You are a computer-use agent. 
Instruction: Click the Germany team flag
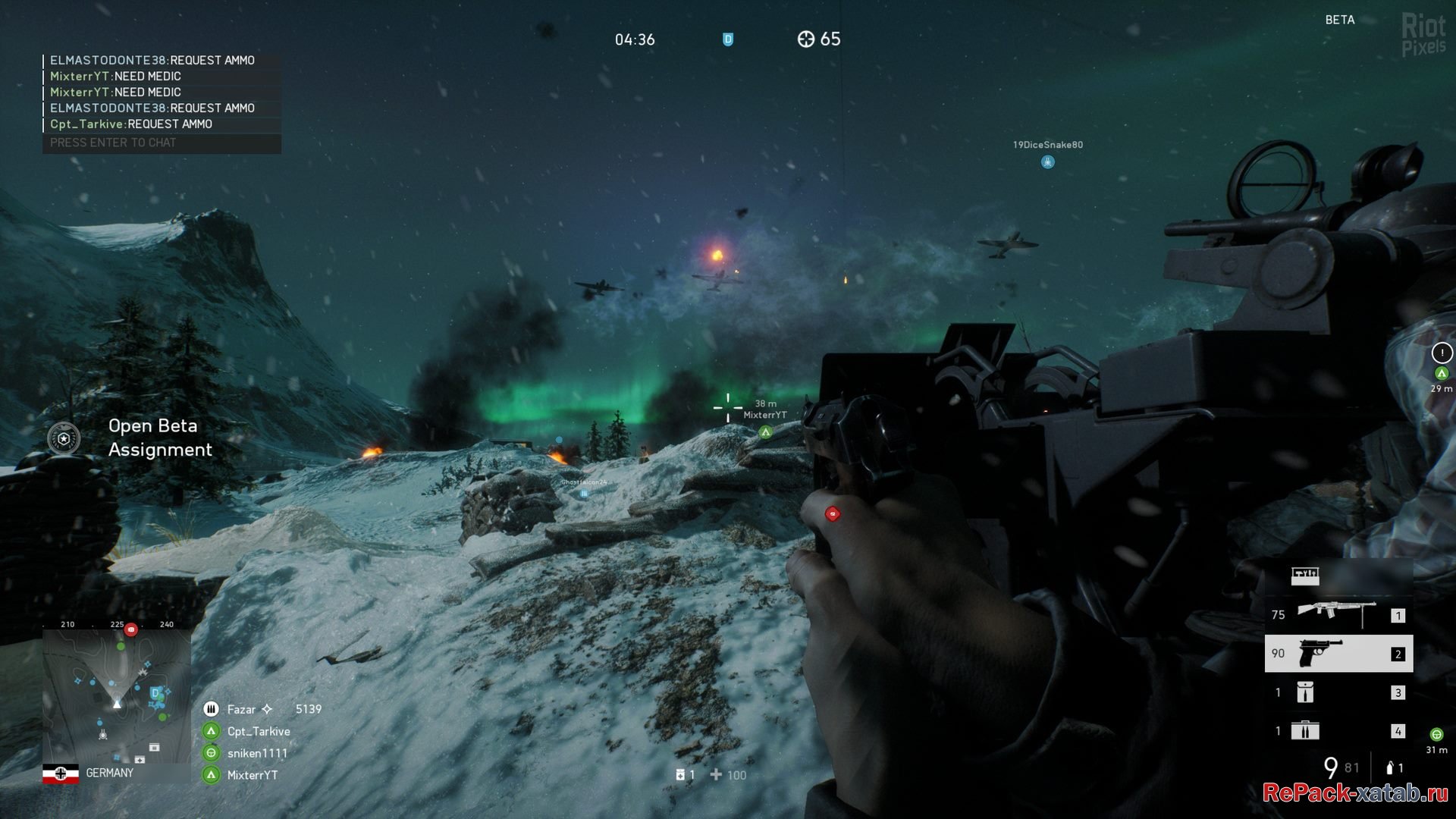[61, 773]
